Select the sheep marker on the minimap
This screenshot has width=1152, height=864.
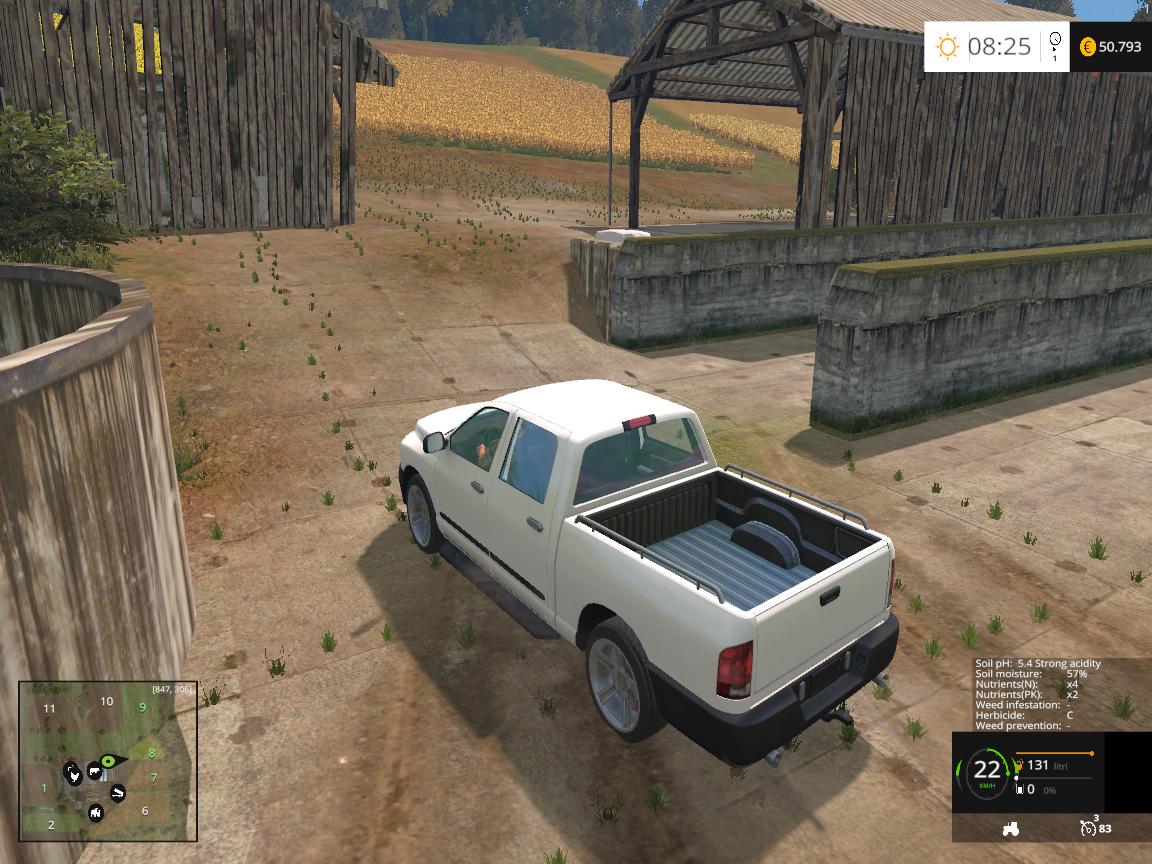[95, 813]
